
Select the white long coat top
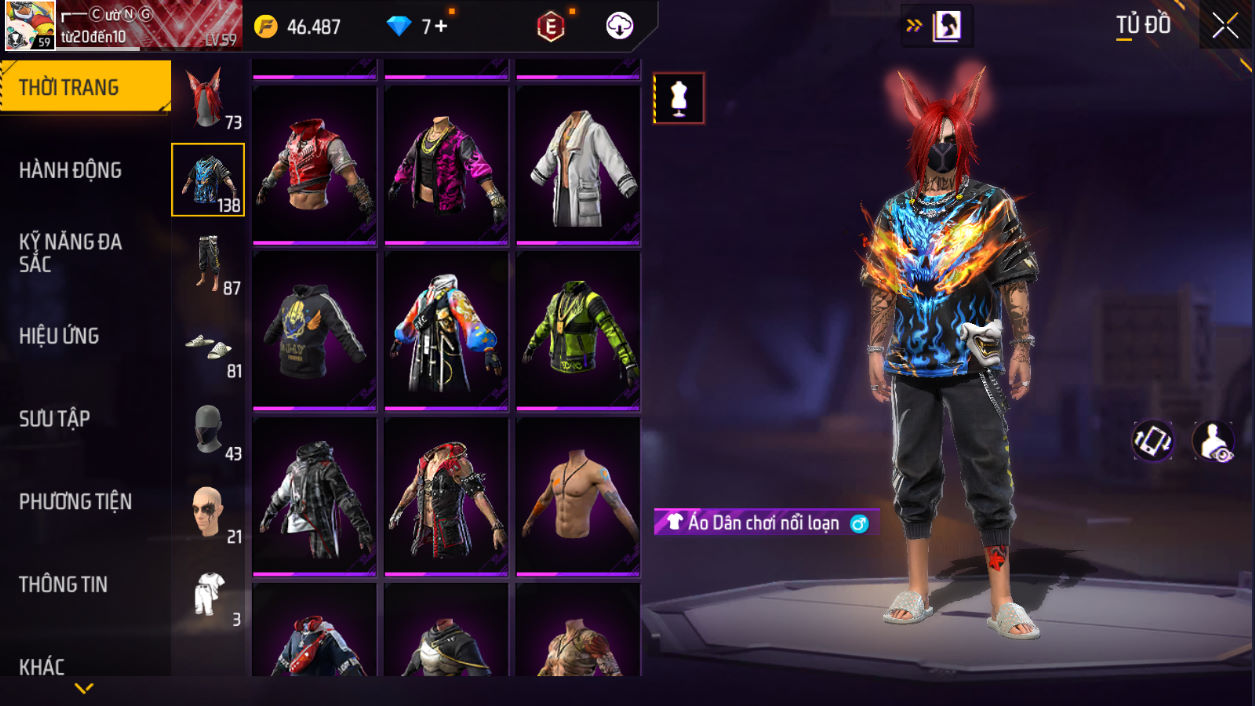578,165
